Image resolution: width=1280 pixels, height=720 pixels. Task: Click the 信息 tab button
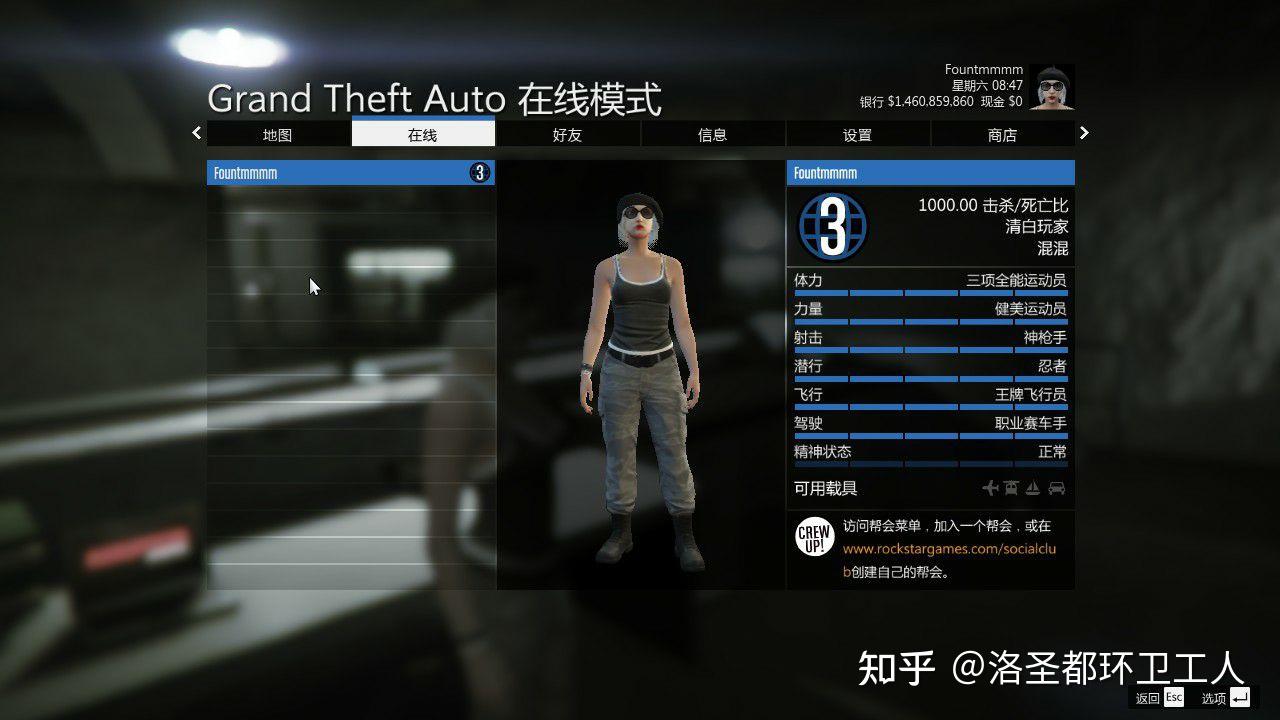click(x=712, y=134)
